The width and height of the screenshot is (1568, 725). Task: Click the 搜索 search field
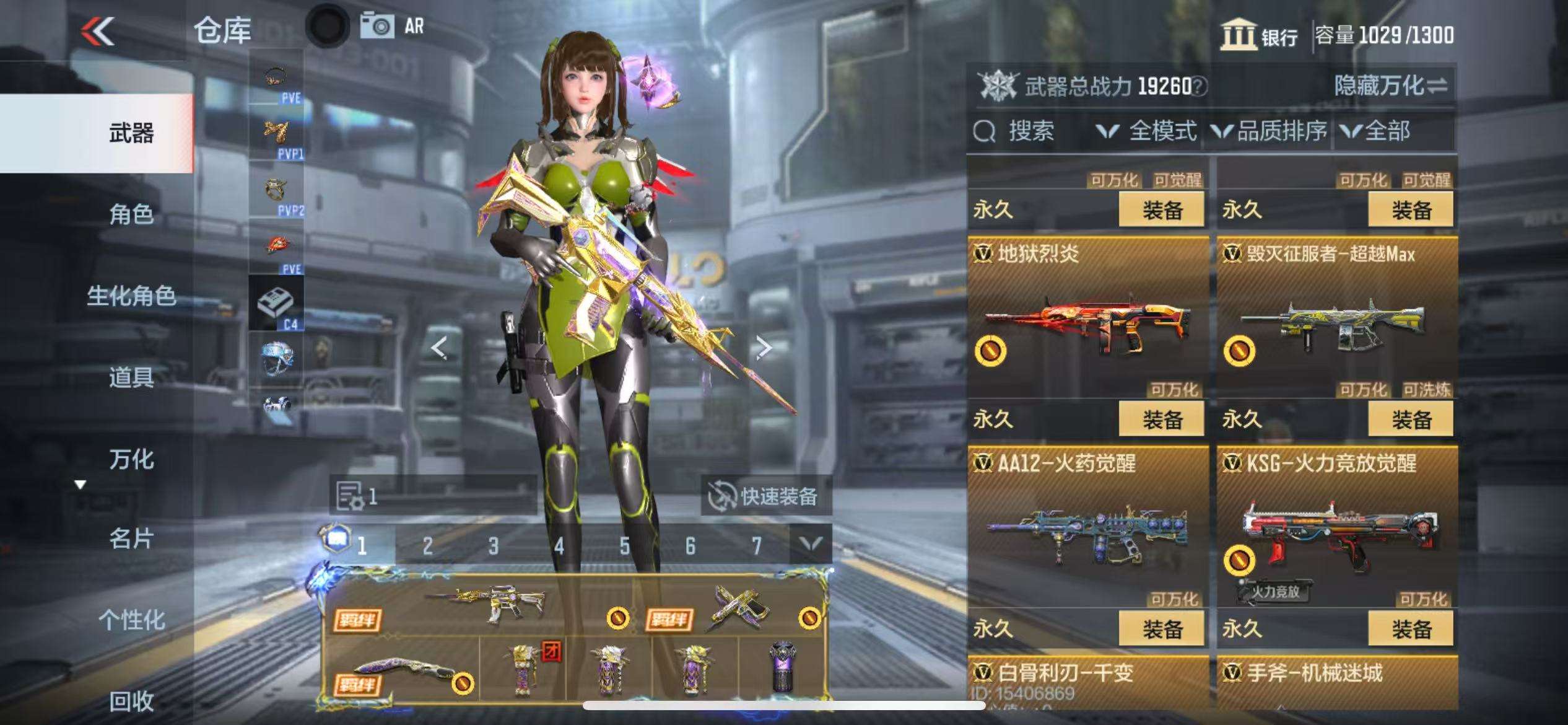pos(1030,131)
